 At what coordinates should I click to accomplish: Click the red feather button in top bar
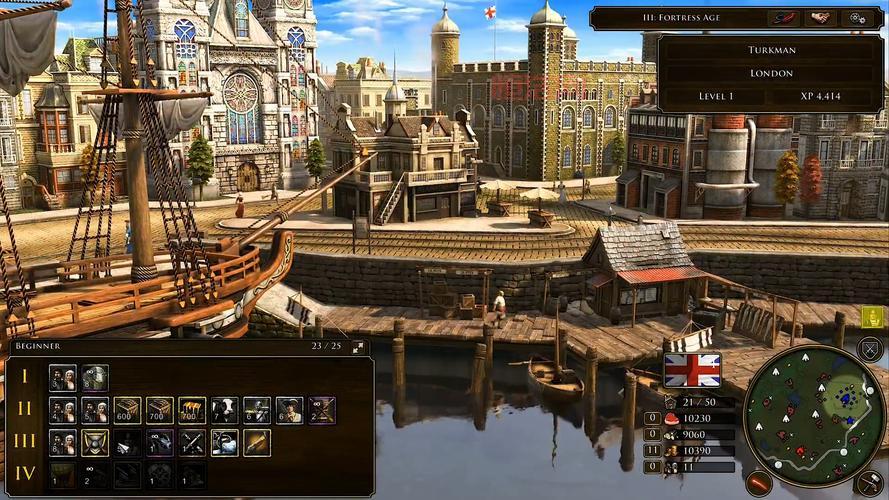pos(783,18)
